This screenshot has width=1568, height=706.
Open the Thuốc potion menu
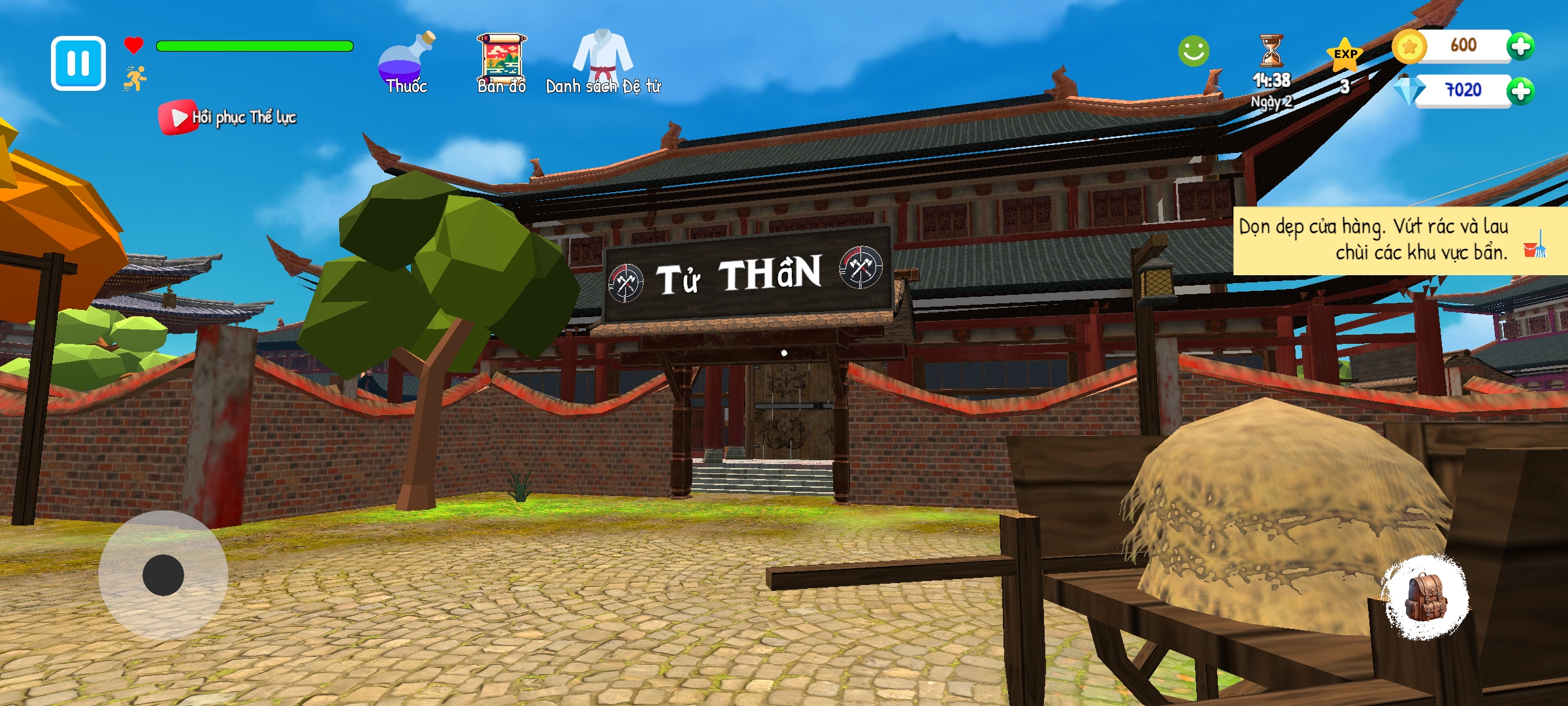405,63
